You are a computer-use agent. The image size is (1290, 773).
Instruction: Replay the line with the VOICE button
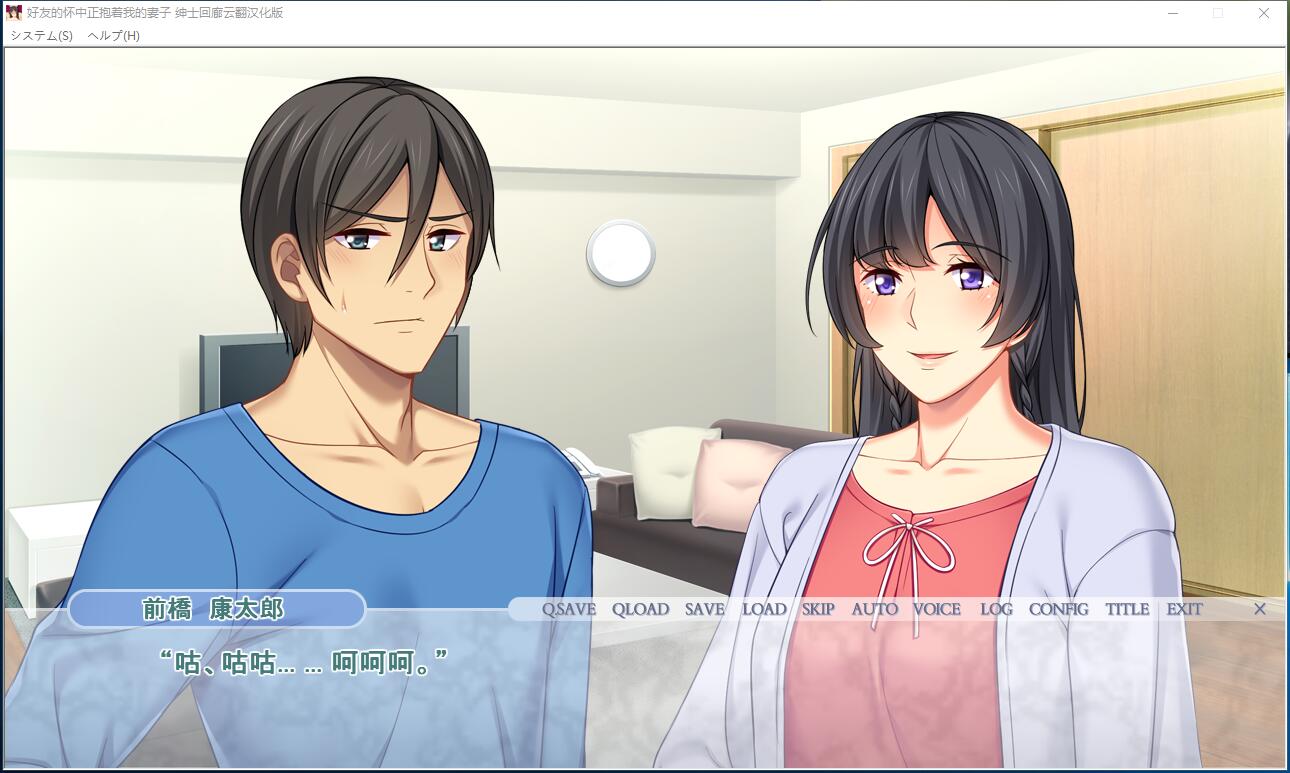(937, 609)
